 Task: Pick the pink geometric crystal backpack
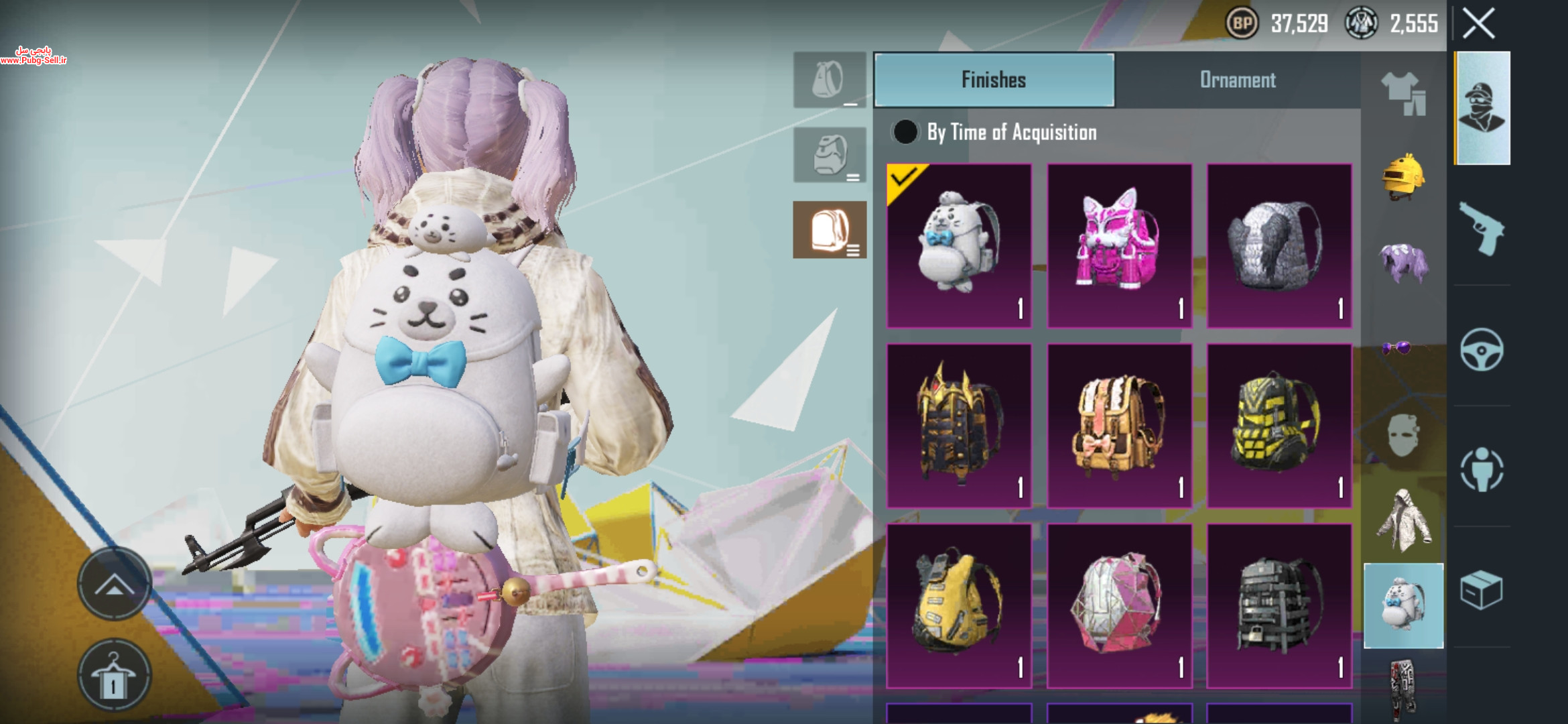click(1119, 605)
